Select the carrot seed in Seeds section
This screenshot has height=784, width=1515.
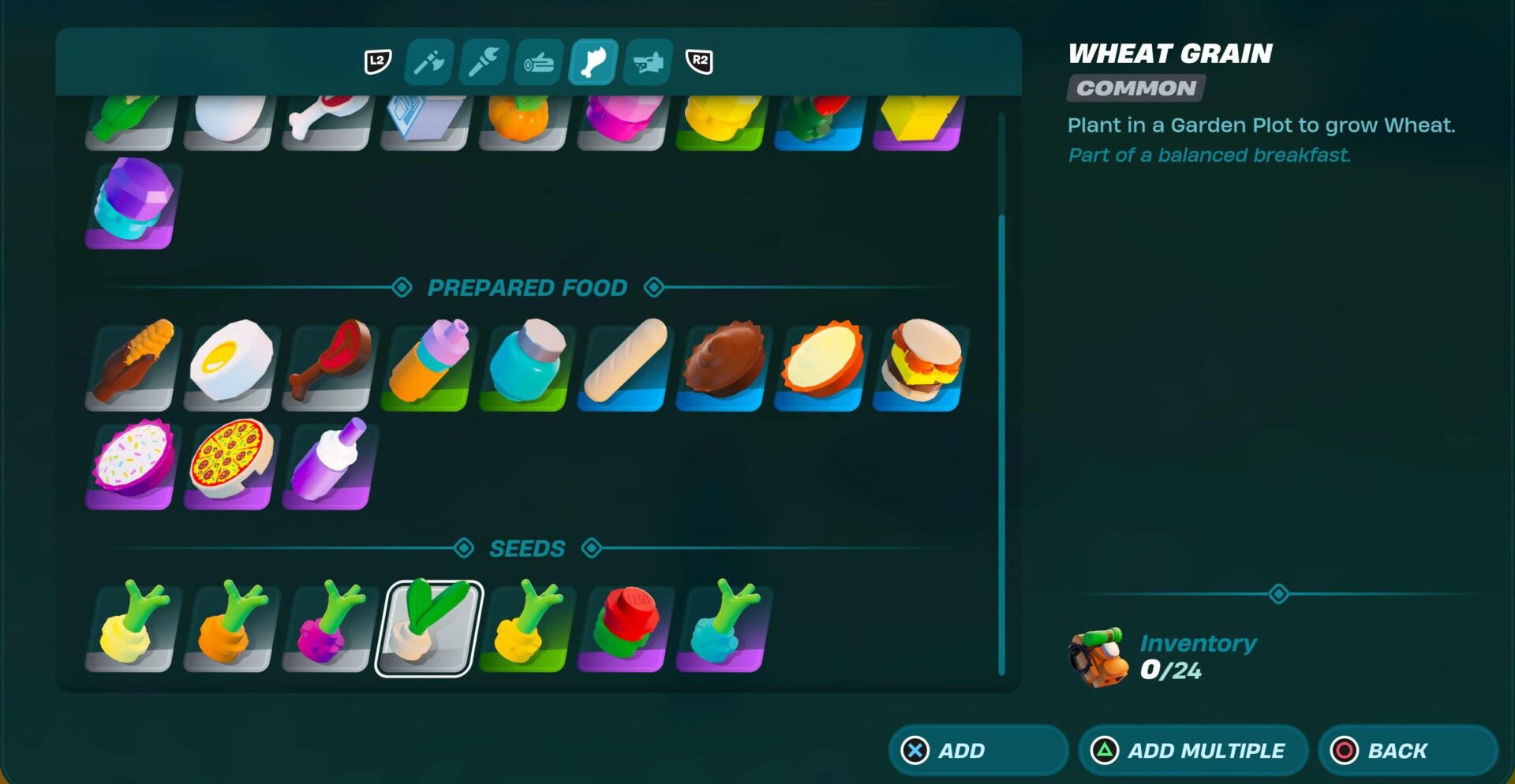pyautogui.click(x=228, y=631)
